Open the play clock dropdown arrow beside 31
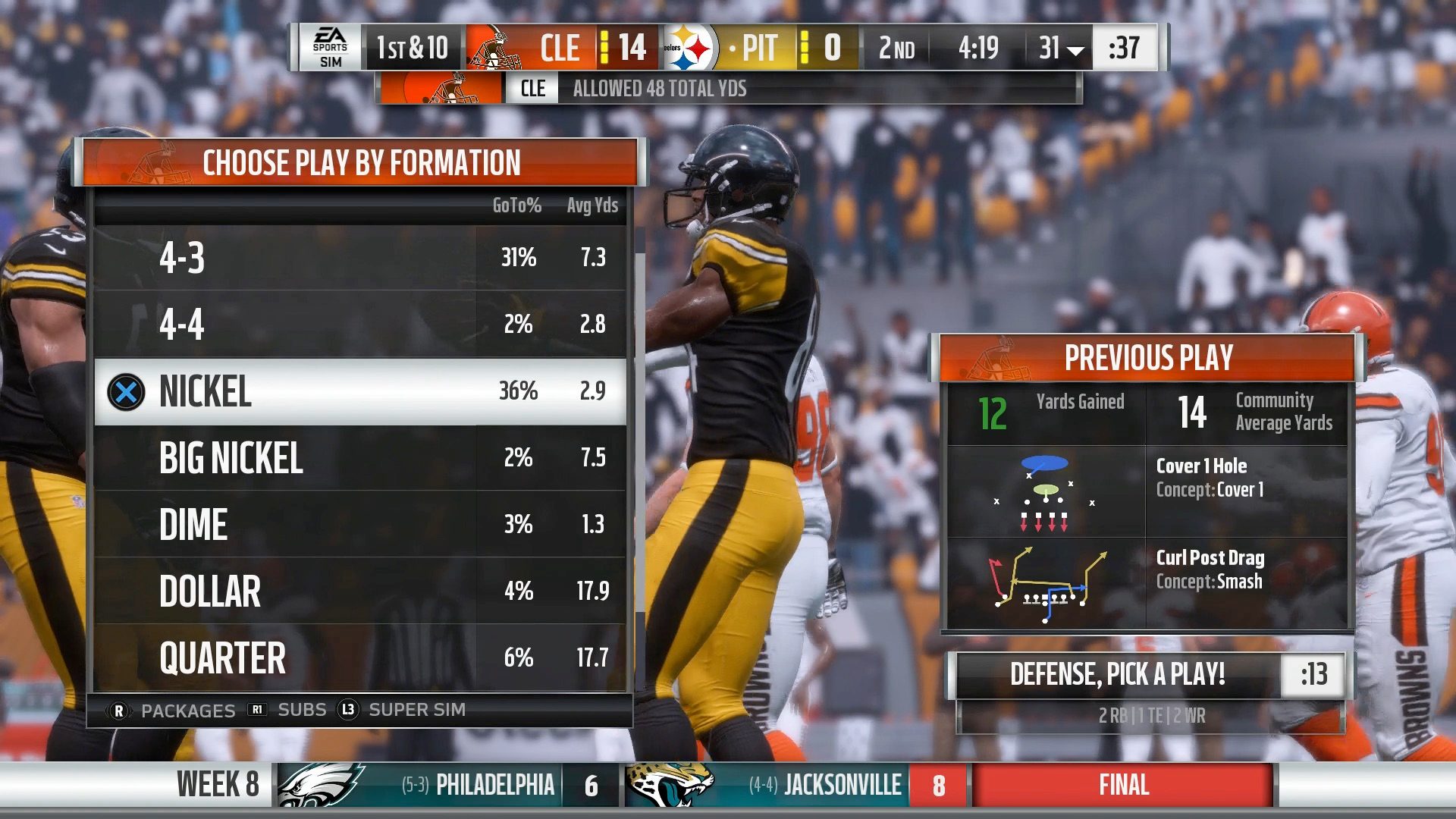Viewport: 1456px width, 819px height. pyautogui.click(x=1075, y=50)
